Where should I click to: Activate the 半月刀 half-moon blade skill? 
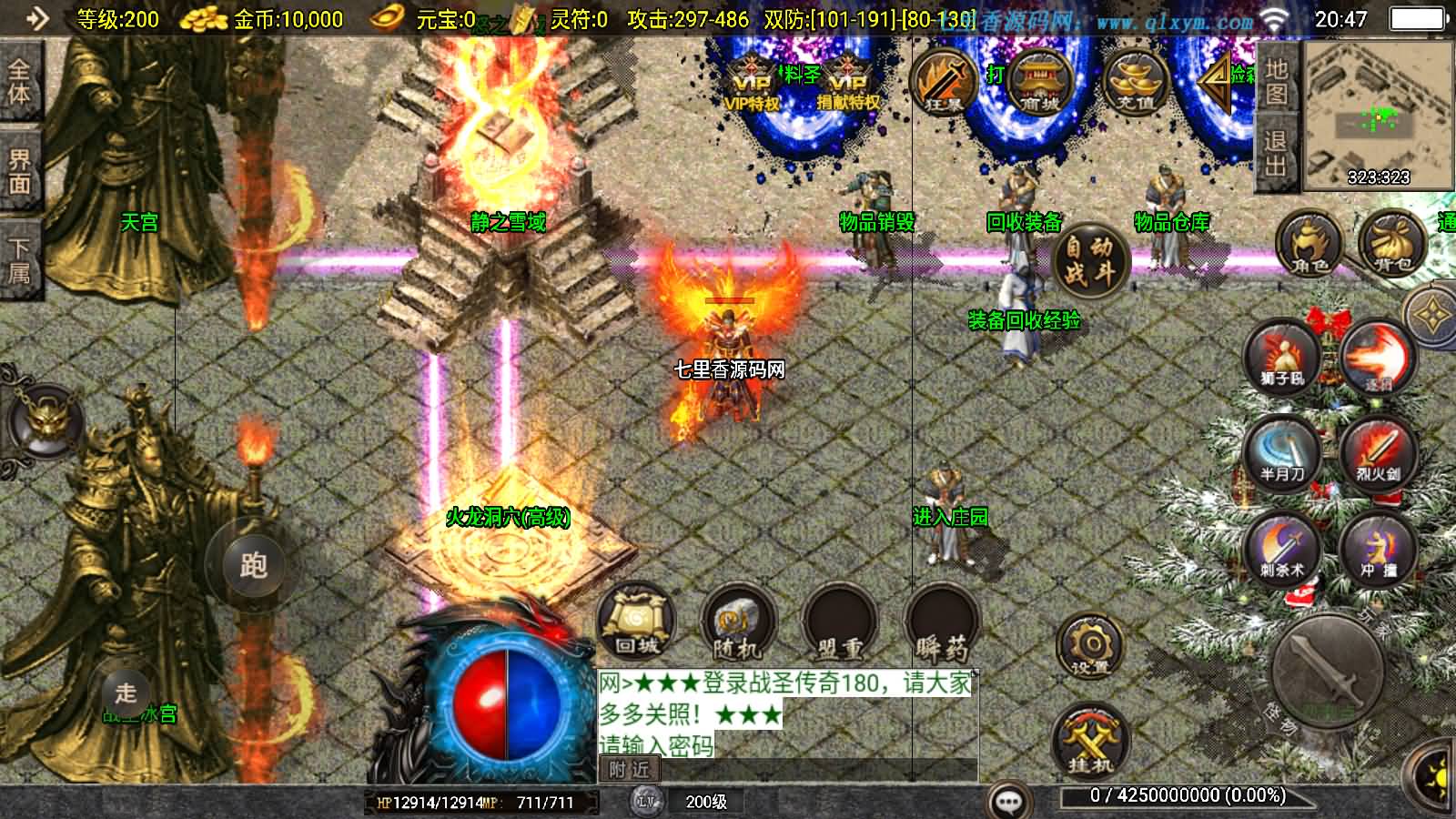[x=1282, y=453]
